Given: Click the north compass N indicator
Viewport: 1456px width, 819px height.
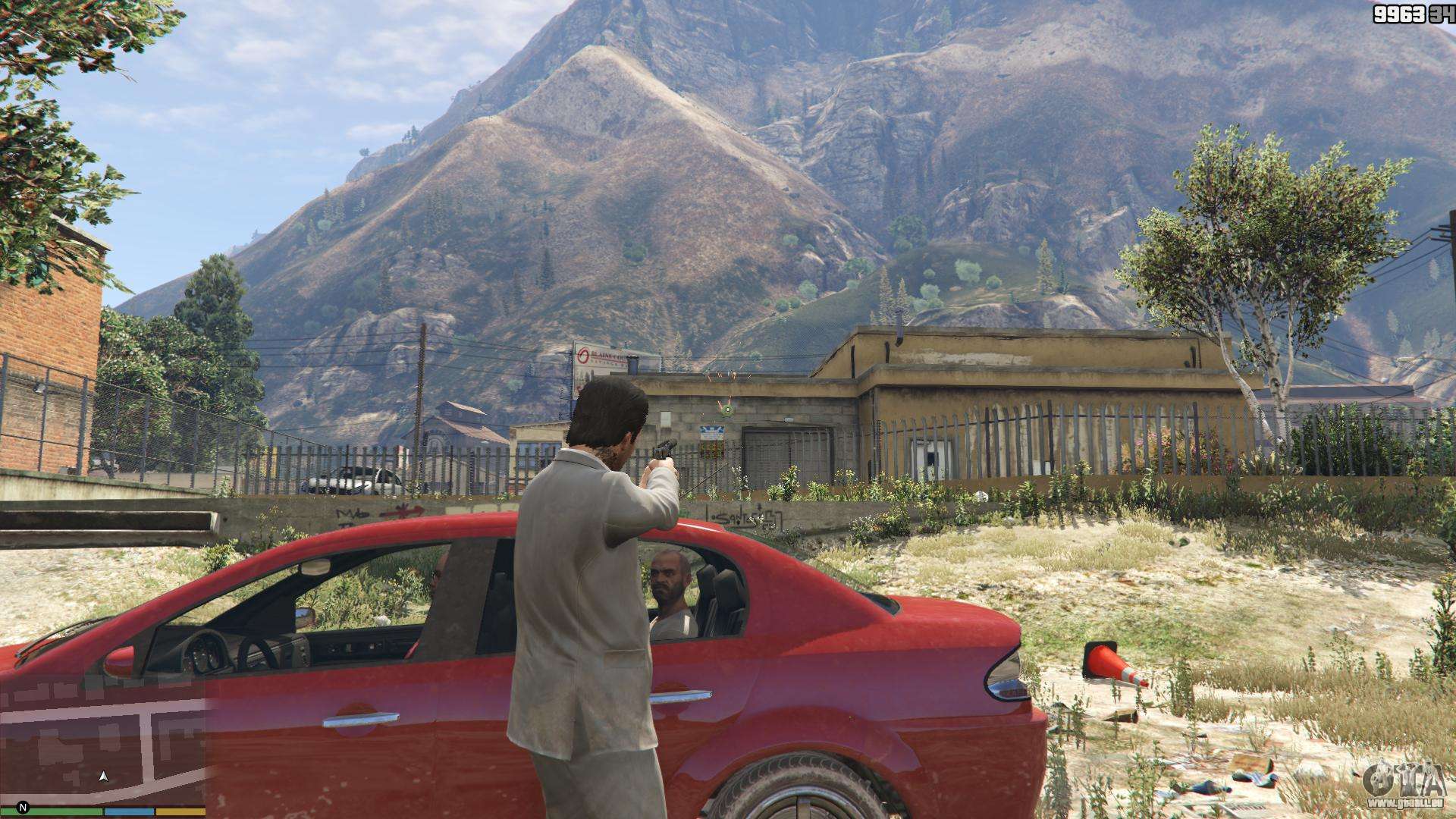Looking at the screenshot, I should (23, 807).
